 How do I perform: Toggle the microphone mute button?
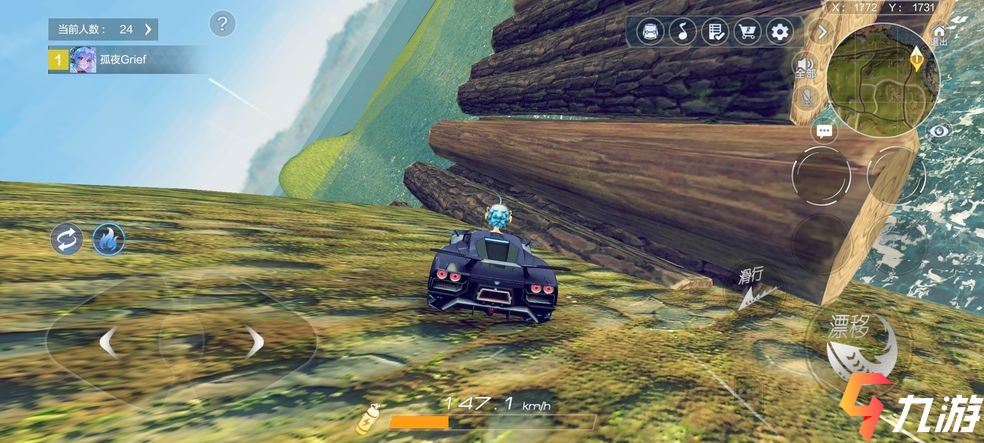tap(806, 97)
